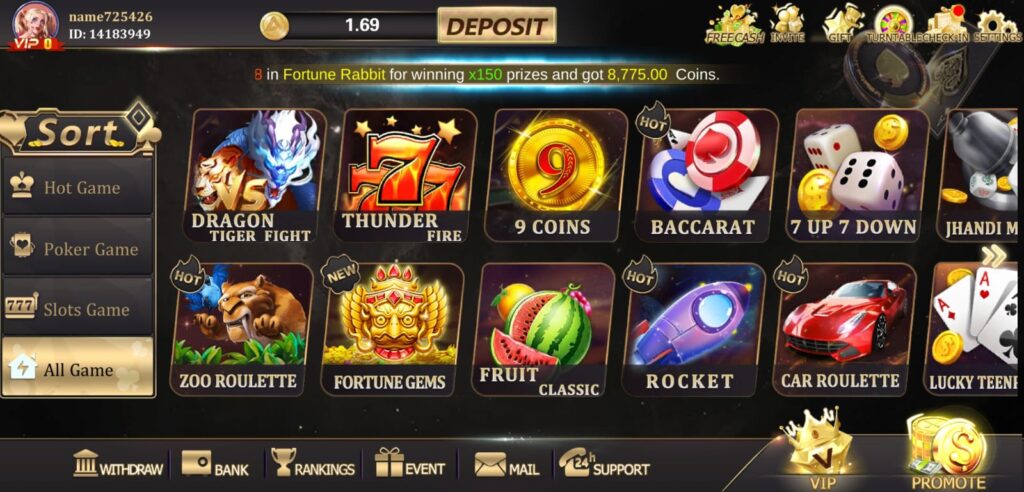
Task: Open the 7 Up 7 Down dice game
Action: tap(855, 177)
